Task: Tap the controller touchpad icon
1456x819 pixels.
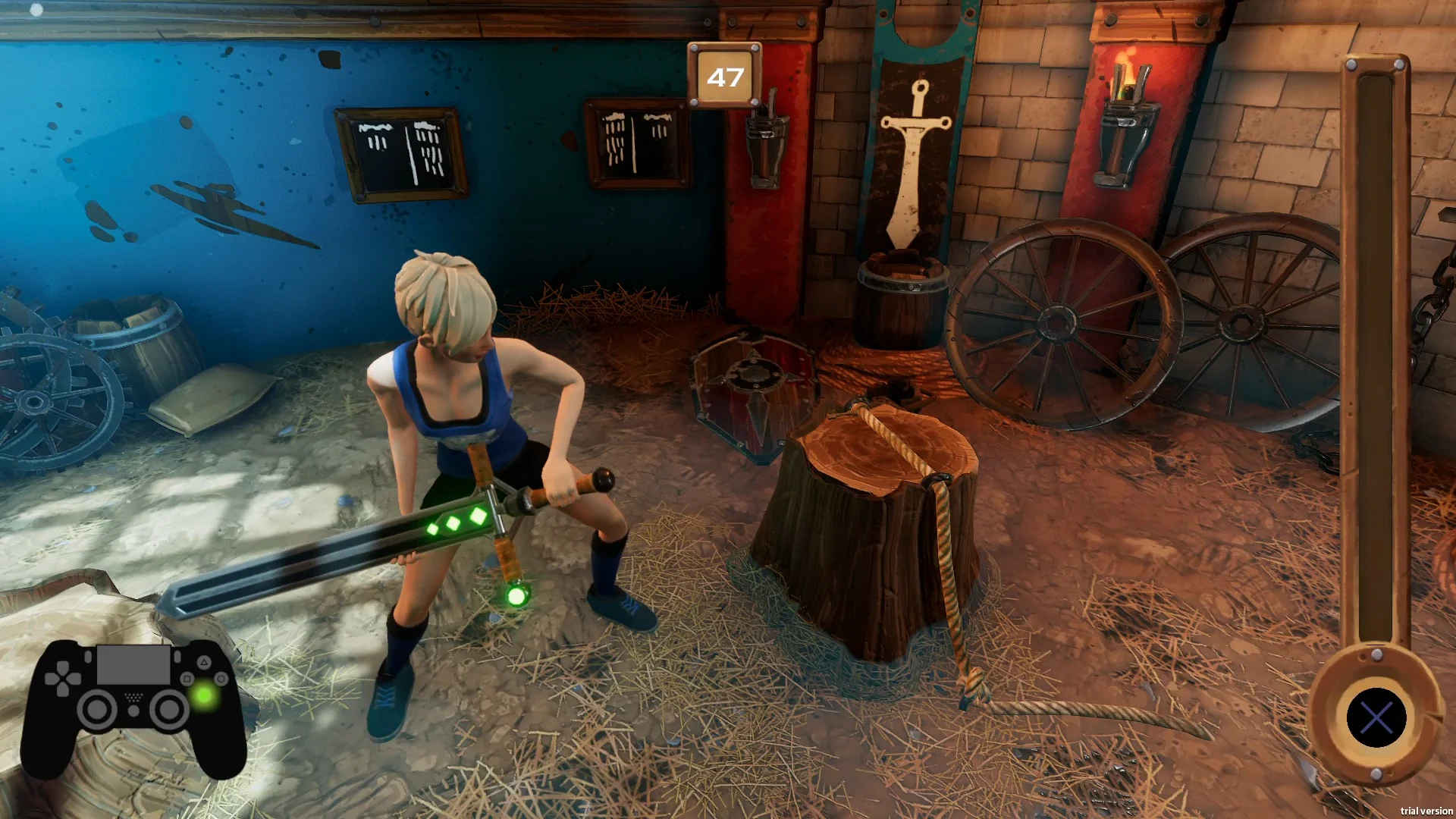Action: pos(133,664)
